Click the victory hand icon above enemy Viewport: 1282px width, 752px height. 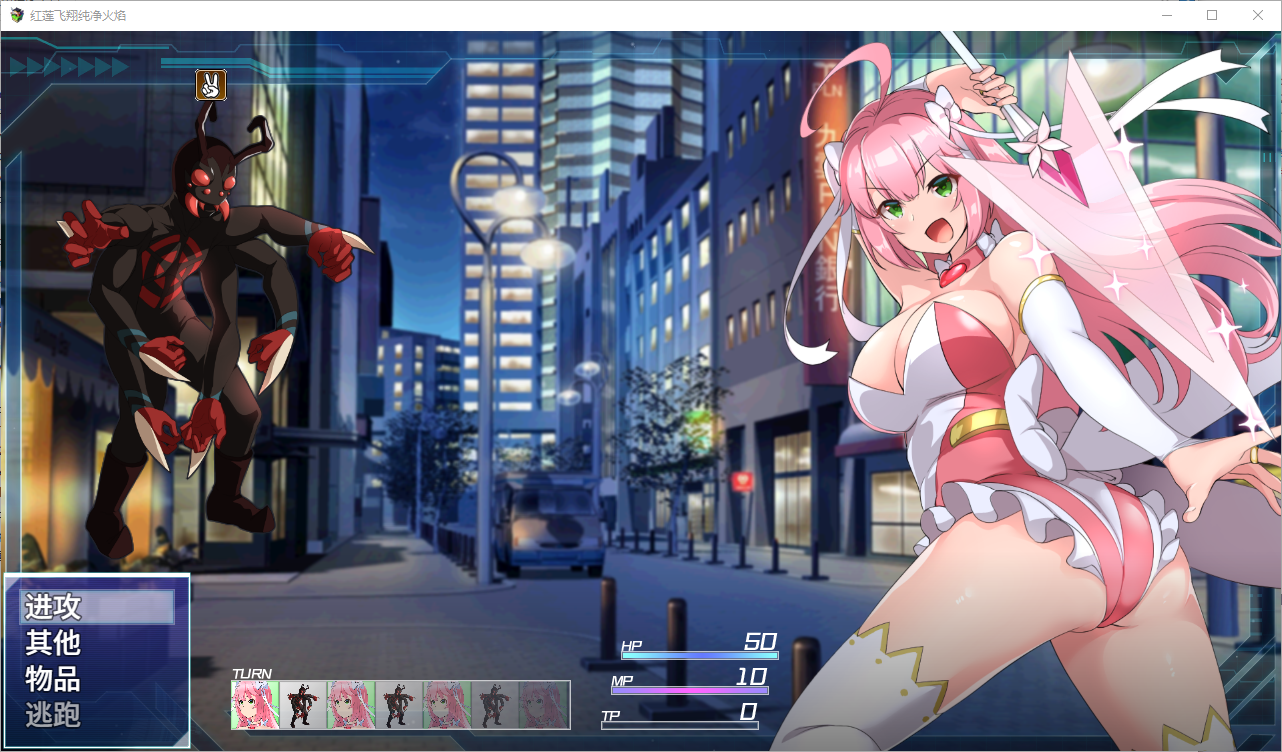(x=211, y=85)
